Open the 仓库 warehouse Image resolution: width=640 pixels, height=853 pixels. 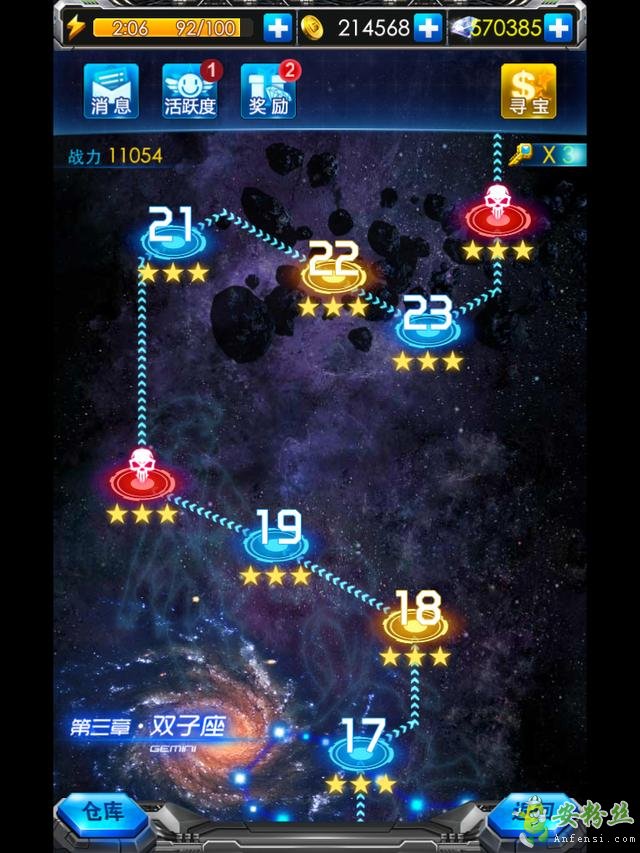tap(103, 812)
